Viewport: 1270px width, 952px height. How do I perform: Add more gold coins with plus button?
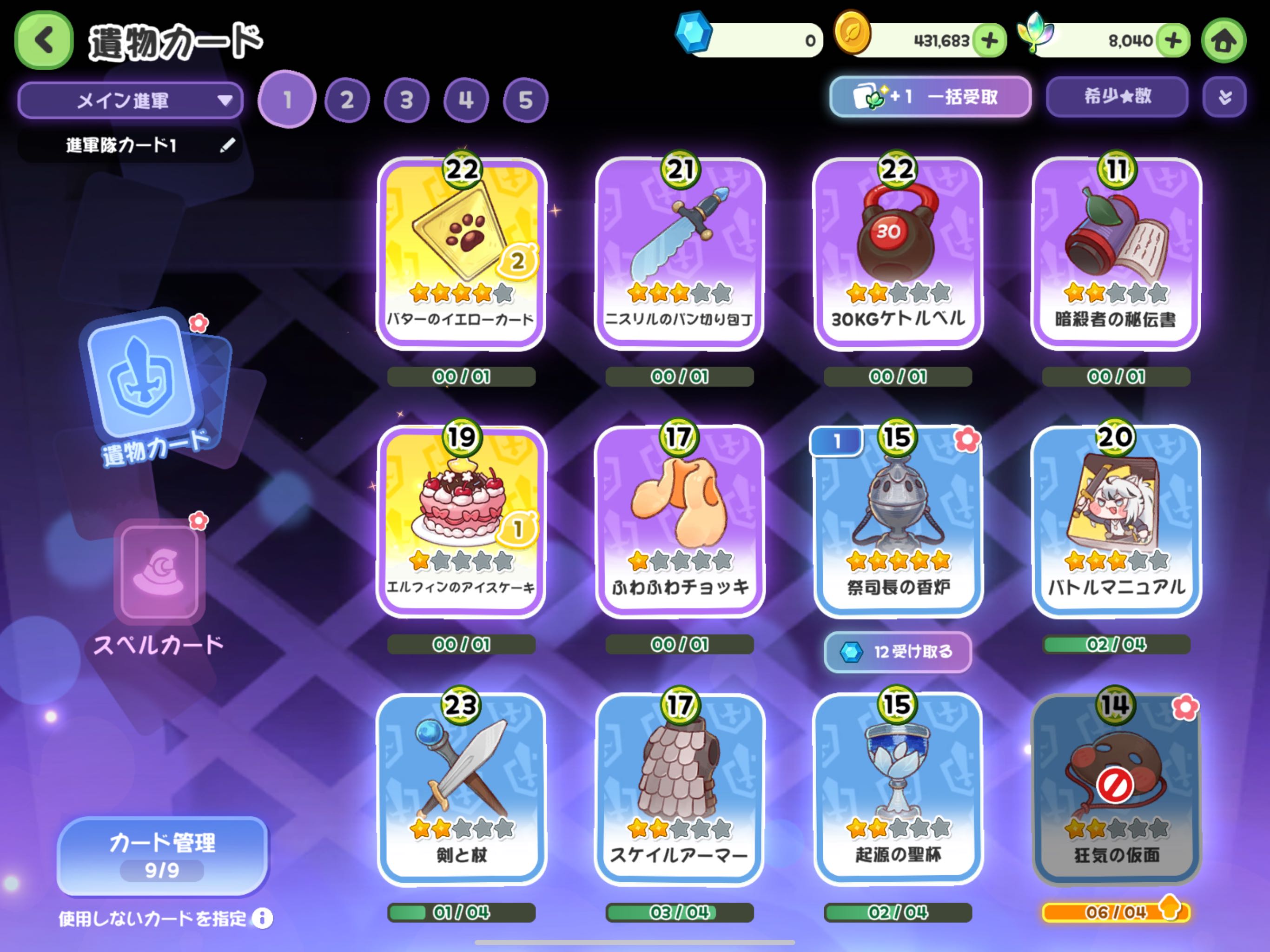[x=989, y=41]
